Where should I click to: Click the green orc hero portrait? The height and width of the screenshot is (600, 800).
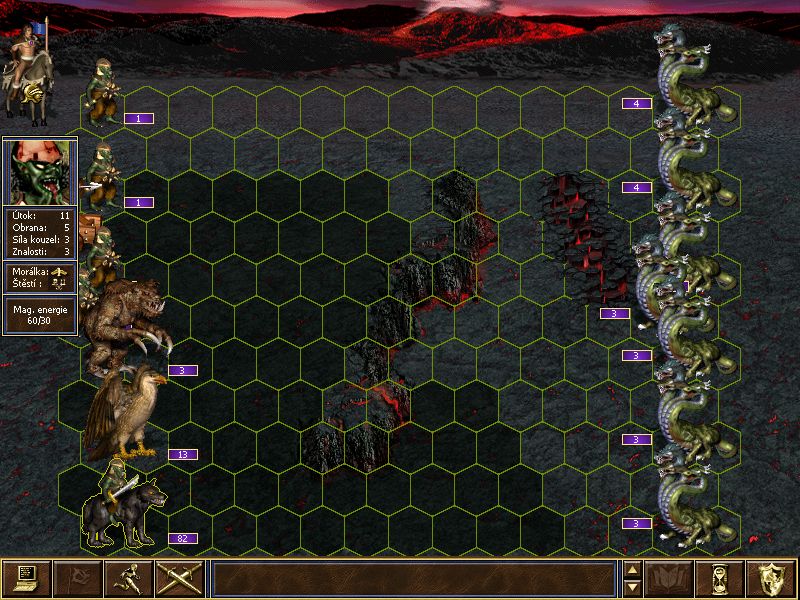40,172
